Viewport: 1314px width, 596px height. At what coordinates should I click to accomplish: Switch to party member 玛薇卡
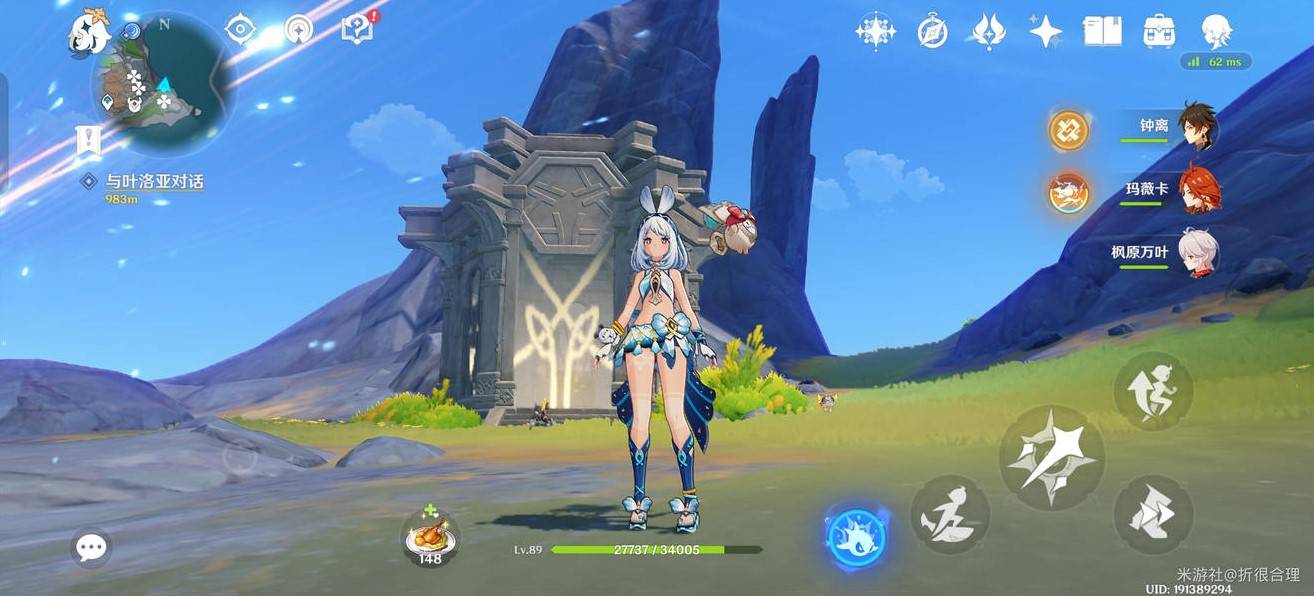pyautogui.click(x=1196, y=189)
